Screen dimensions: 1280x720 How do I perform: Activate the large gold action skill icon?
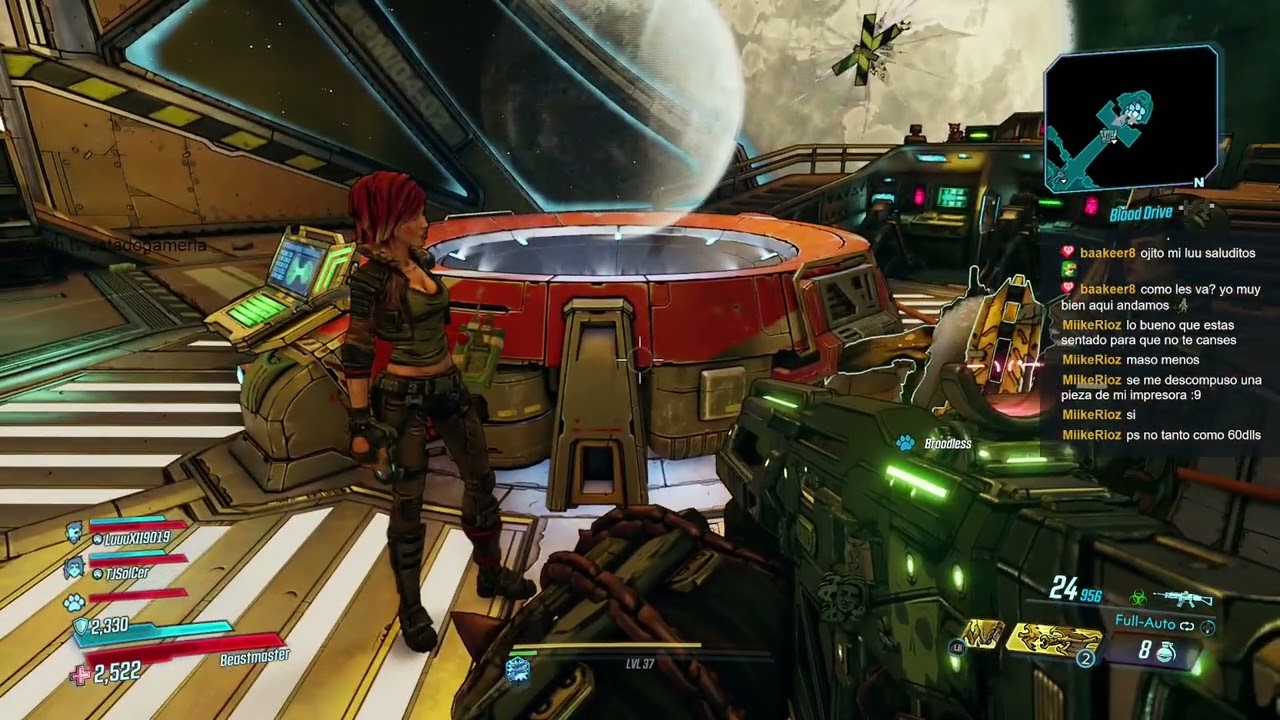(1053, 639)
